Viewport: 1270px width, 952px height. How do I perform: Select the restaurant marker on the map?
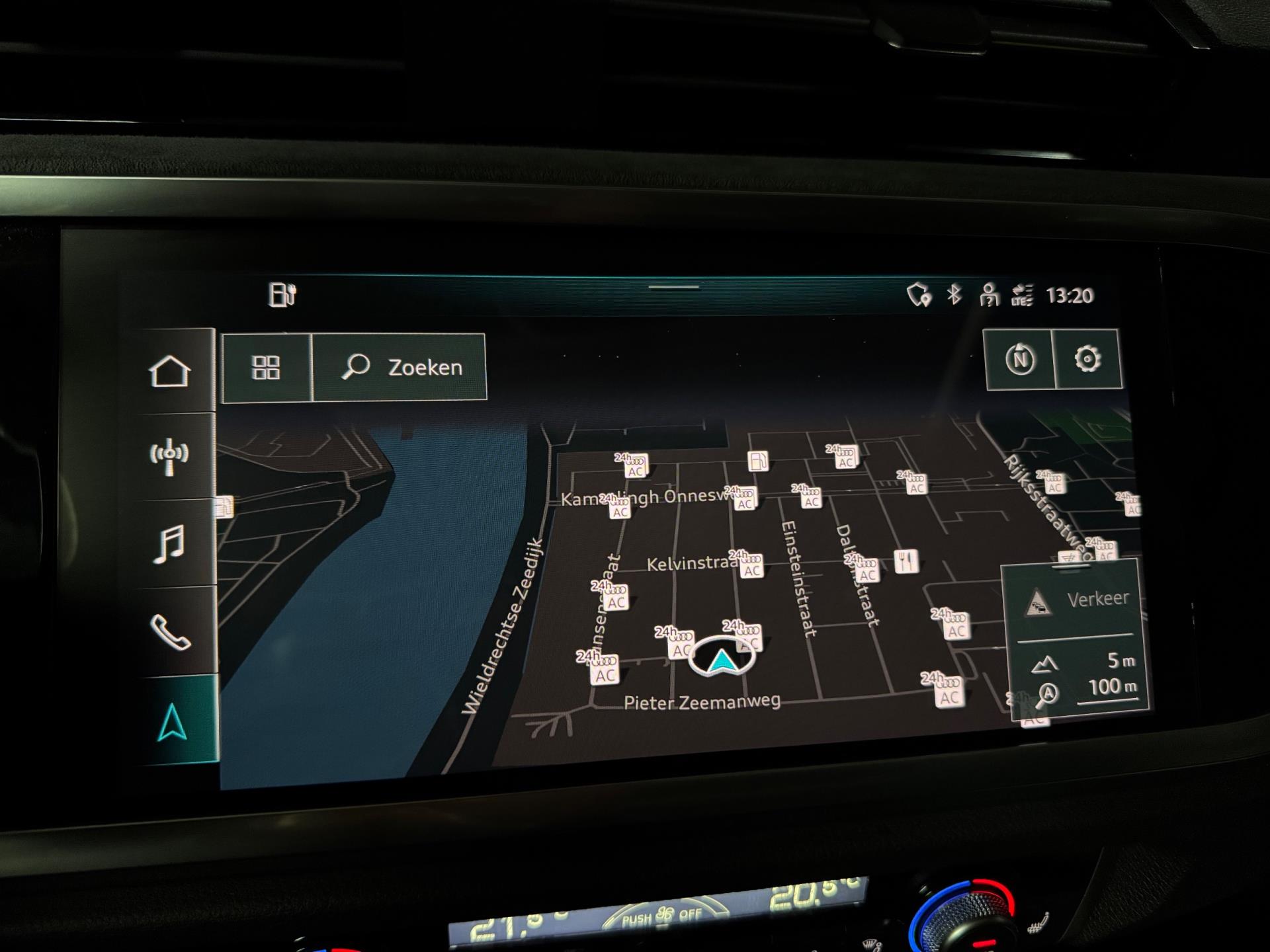[x=906, y=561]
